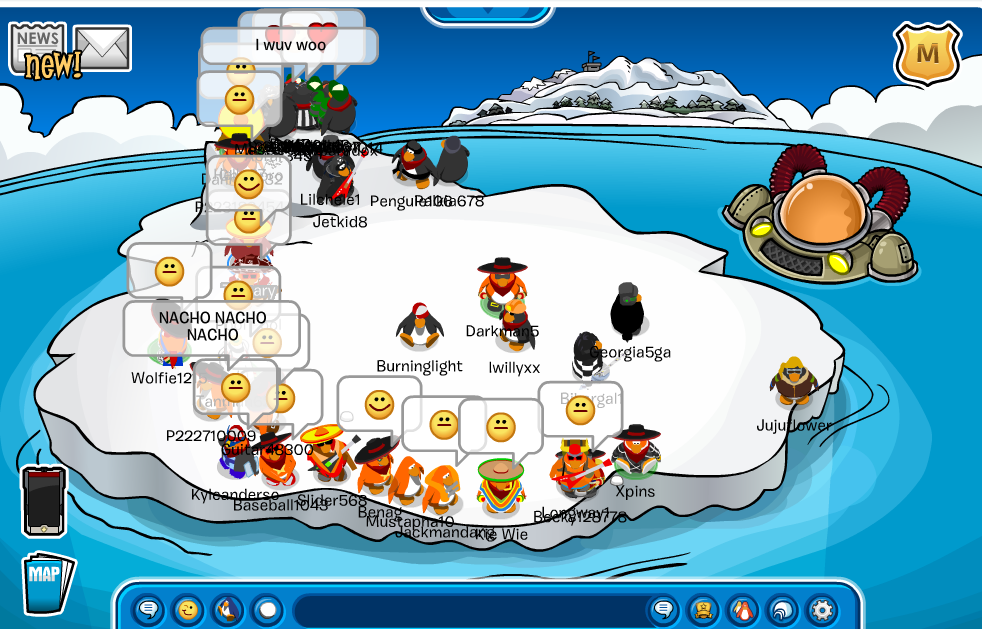Open the buddy list penguin icon
Image resolution: width=982 pixels, height=629 pixels.
[742, 609]
